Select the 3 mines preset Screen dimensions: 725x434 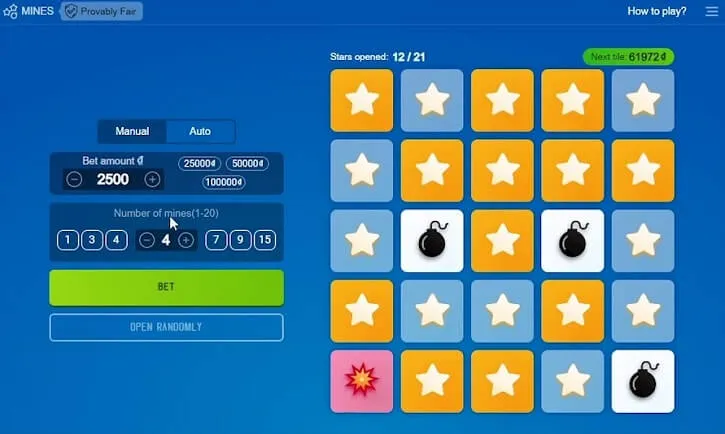(x=92, y=240)
